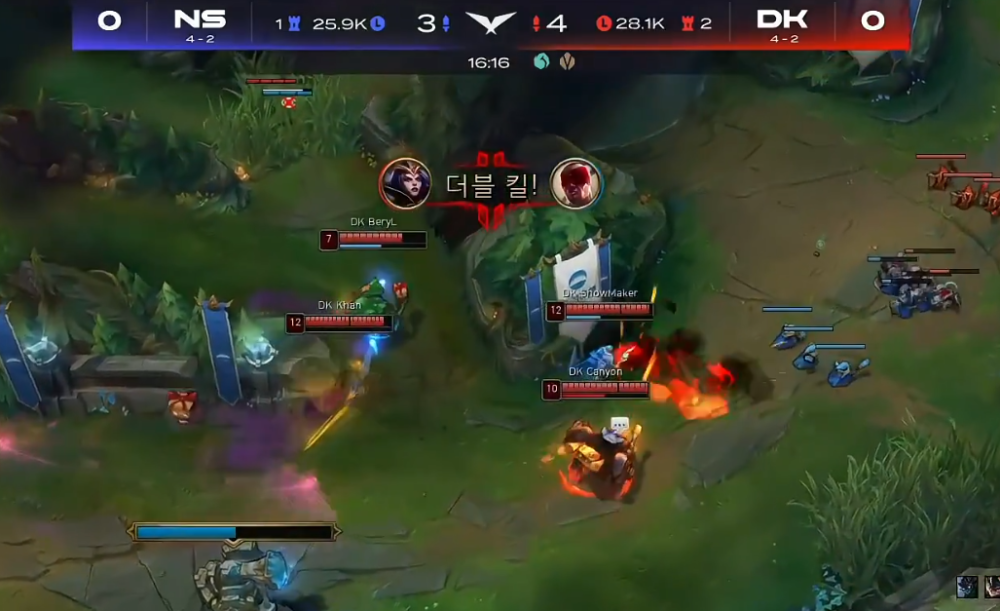Click the NS team name in the scoreboard

pos(199,20)
